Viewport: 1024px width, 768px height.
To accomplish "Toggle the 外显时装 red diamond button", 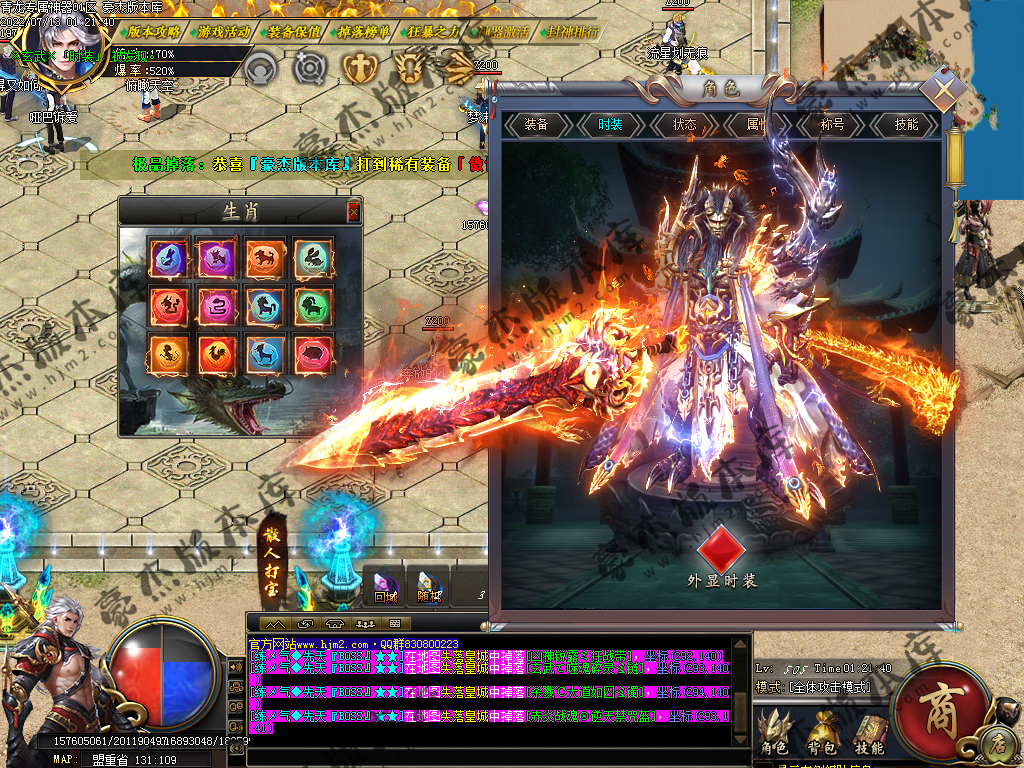I will click(722, 547).
